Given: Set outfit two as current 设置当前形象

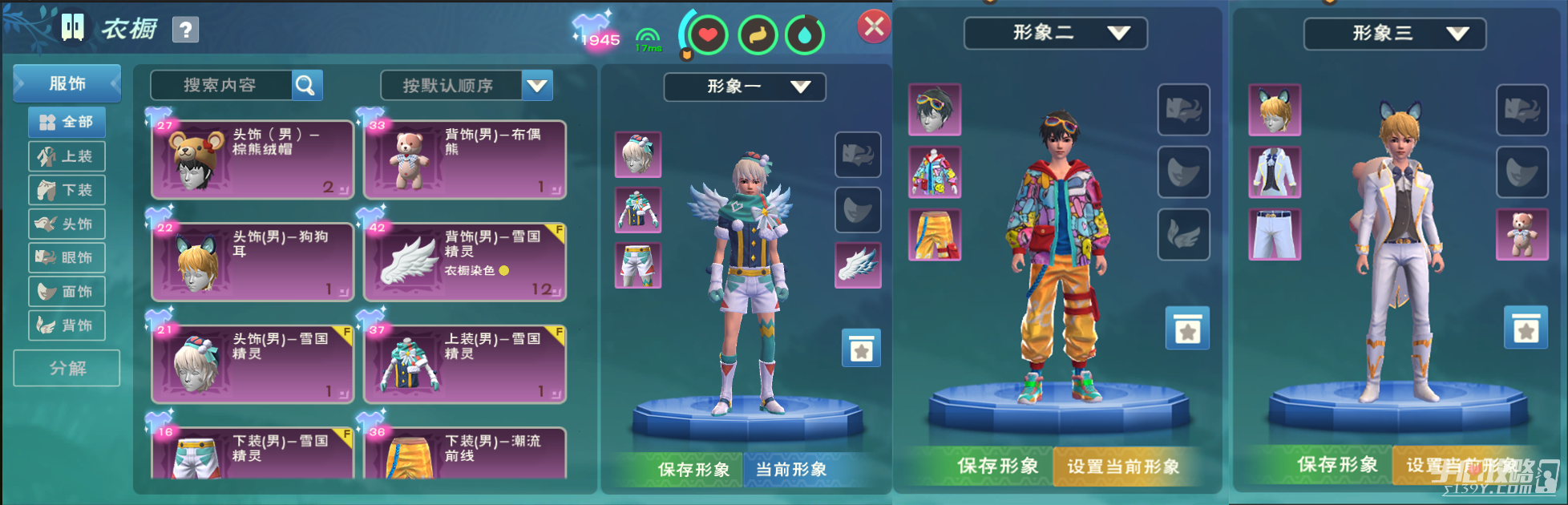Looking at the screenshot, I should [x=1122, y=467].
